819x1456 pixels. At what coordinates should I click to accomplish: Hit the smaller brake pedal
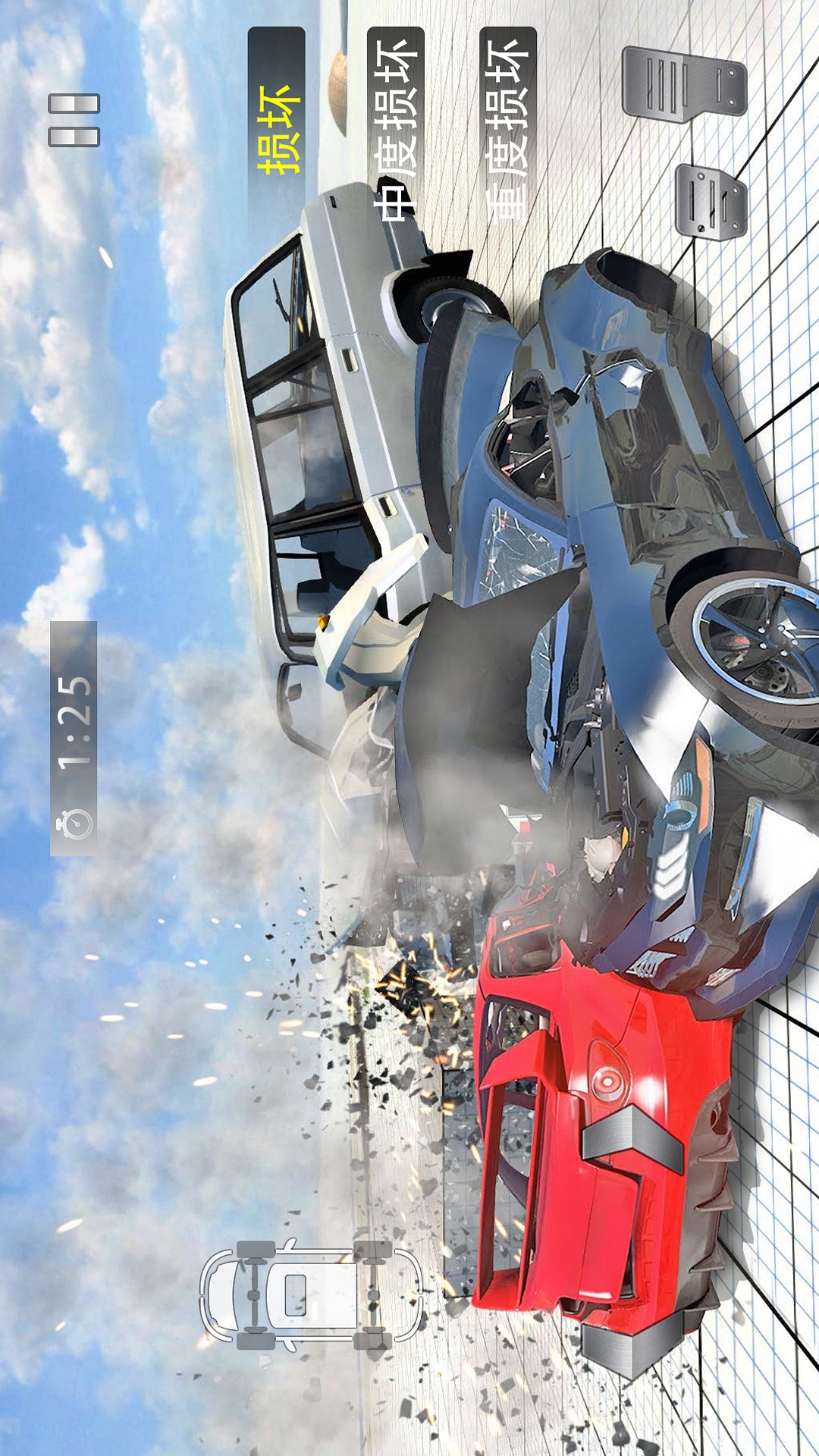(710, 202)
